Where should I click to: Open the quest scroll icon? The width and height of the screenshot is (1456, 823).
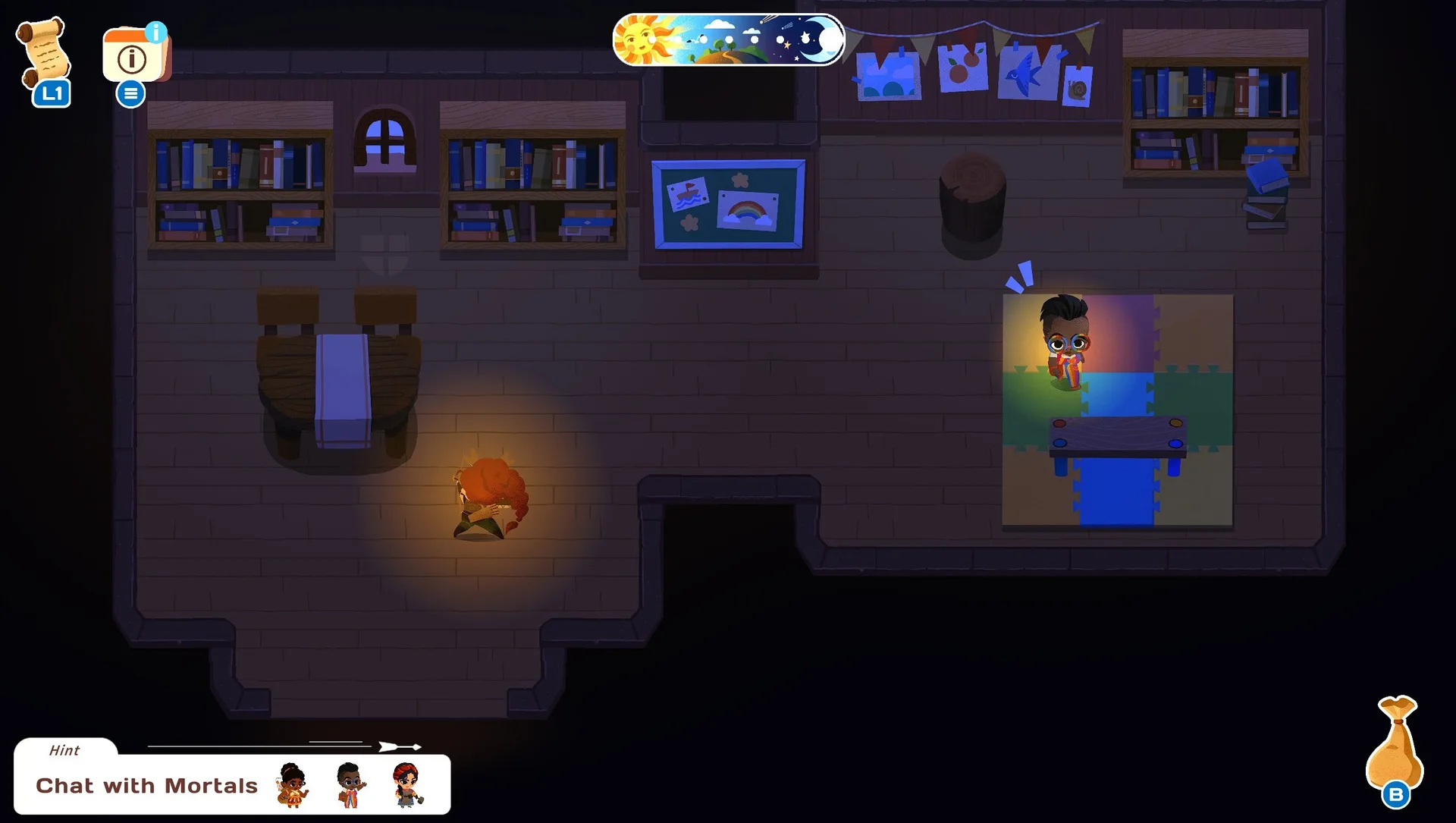[x=44, y=53]
